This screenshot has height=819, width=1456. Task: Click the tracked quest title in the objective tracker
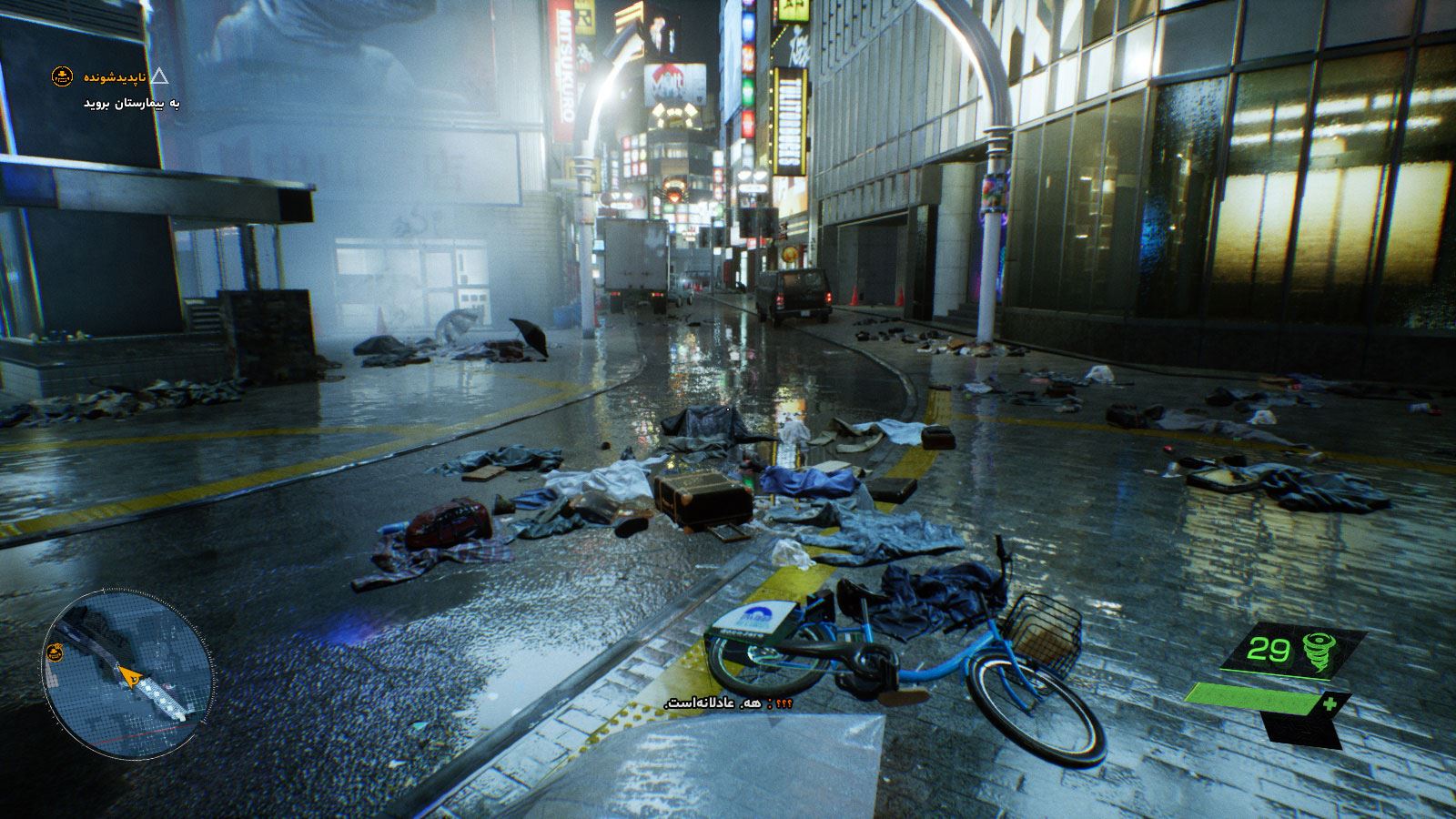[x=115, y=77]
